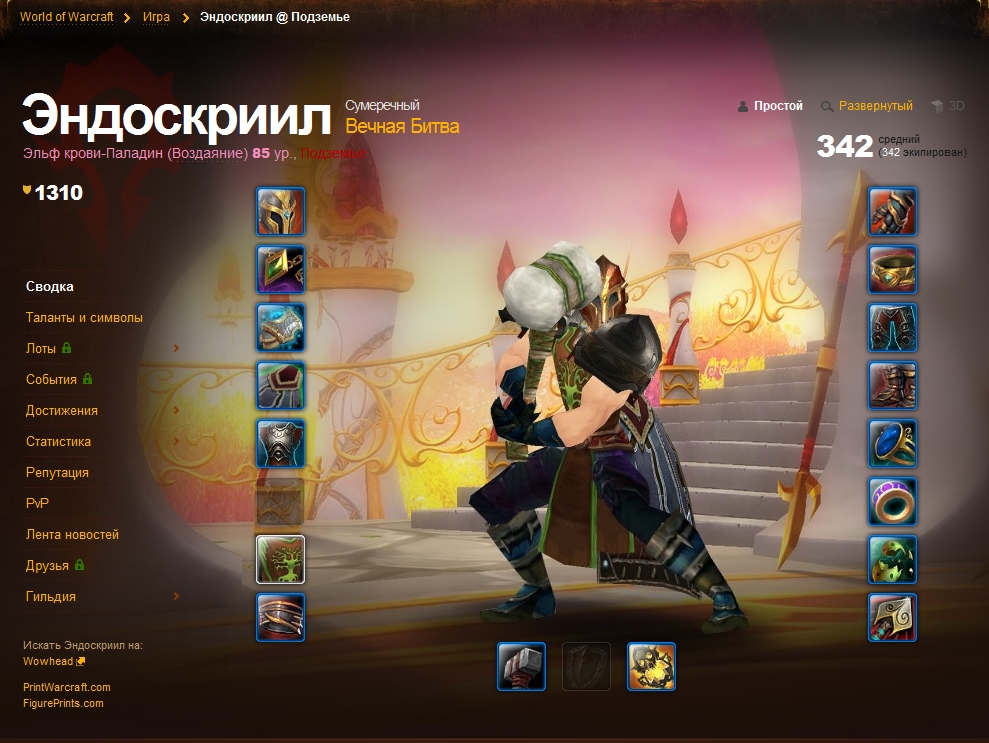Click the World of Warcraft breadcrumb

click(x=66, y=17)
